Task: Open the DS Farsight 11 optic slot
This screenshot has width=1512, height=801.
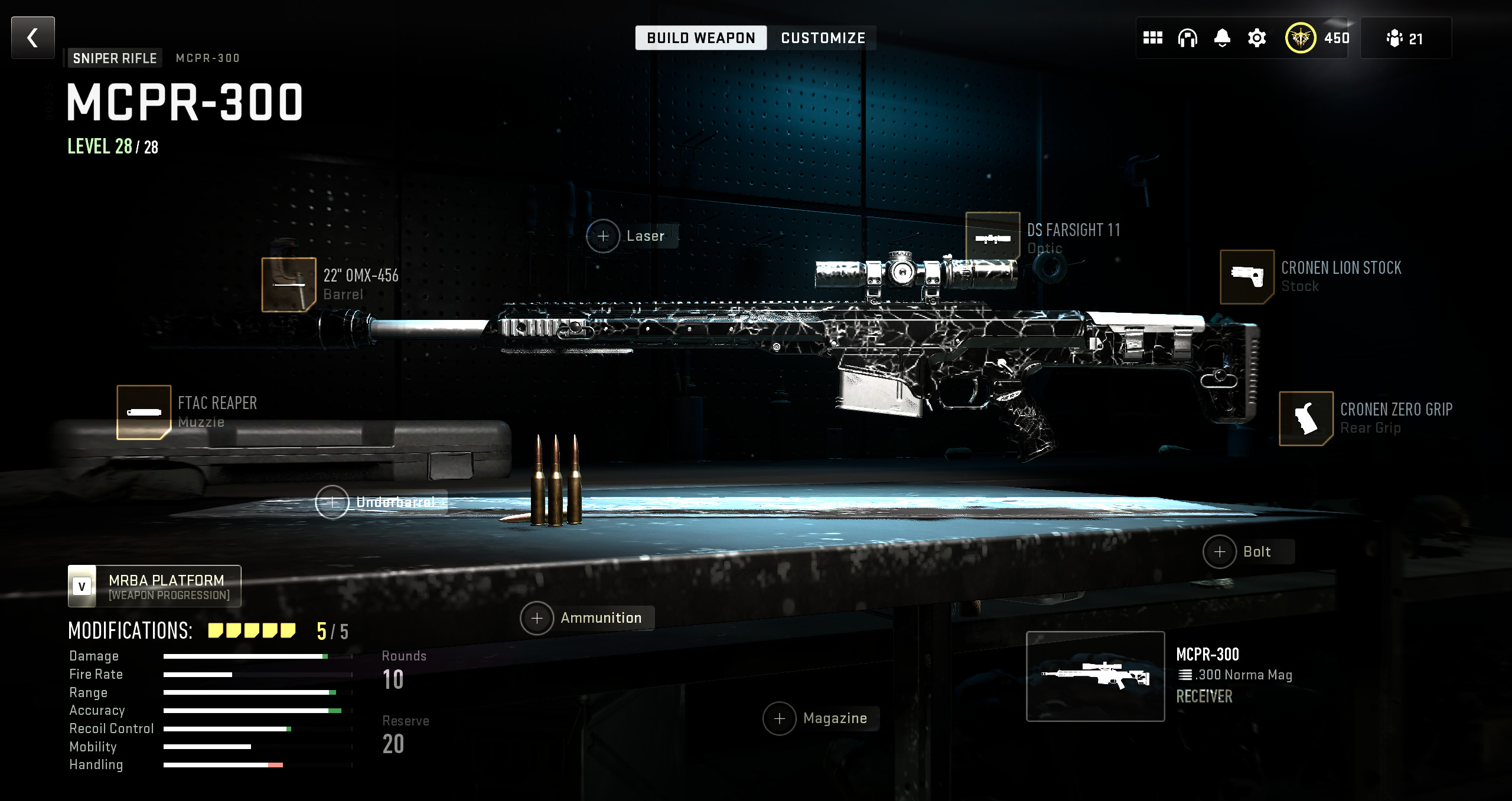Action: pyautogui.click(x=992, y=238)
